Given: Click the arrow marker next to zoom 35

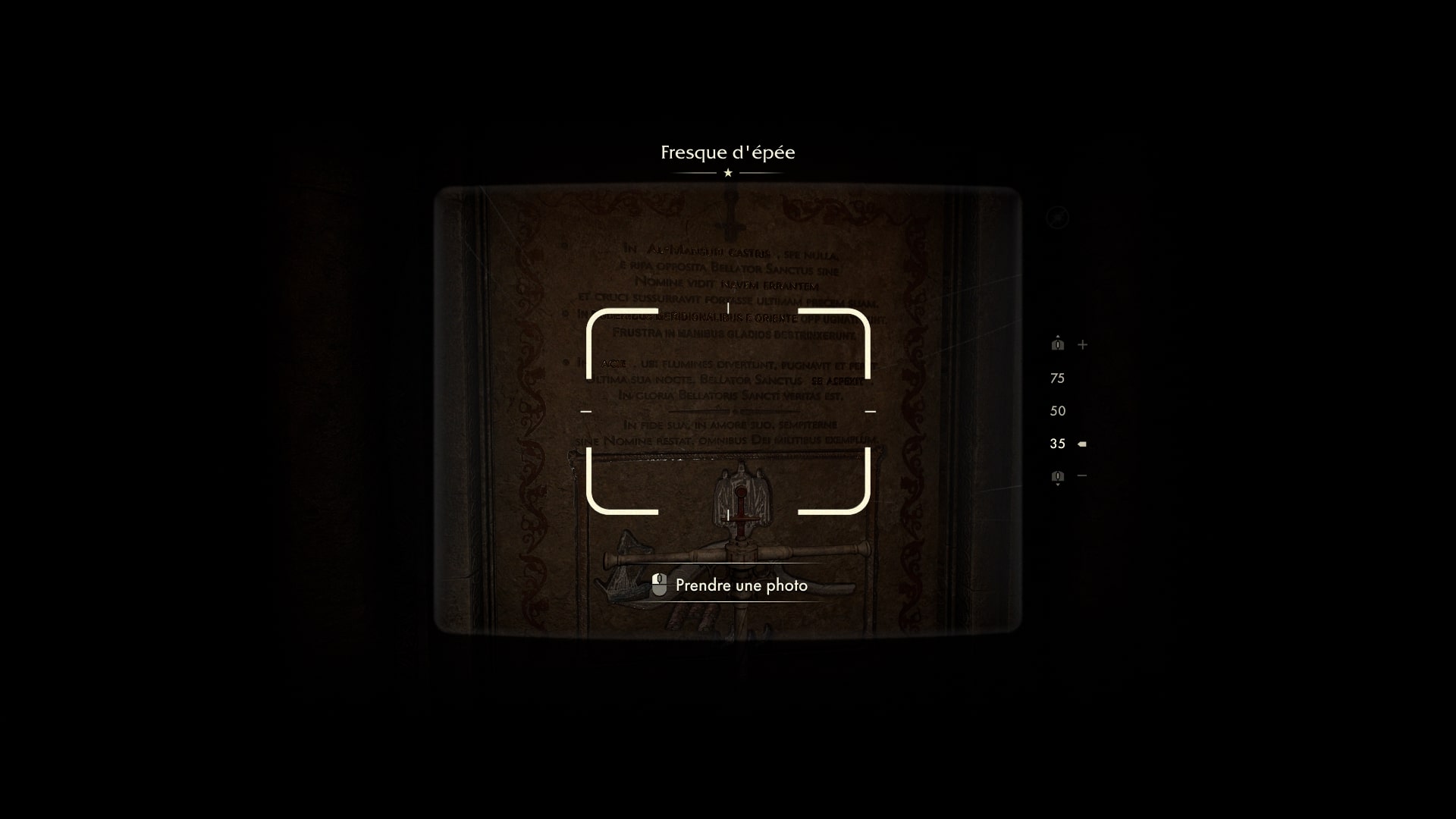Looking at the screenshot, I should (1081, 443).
